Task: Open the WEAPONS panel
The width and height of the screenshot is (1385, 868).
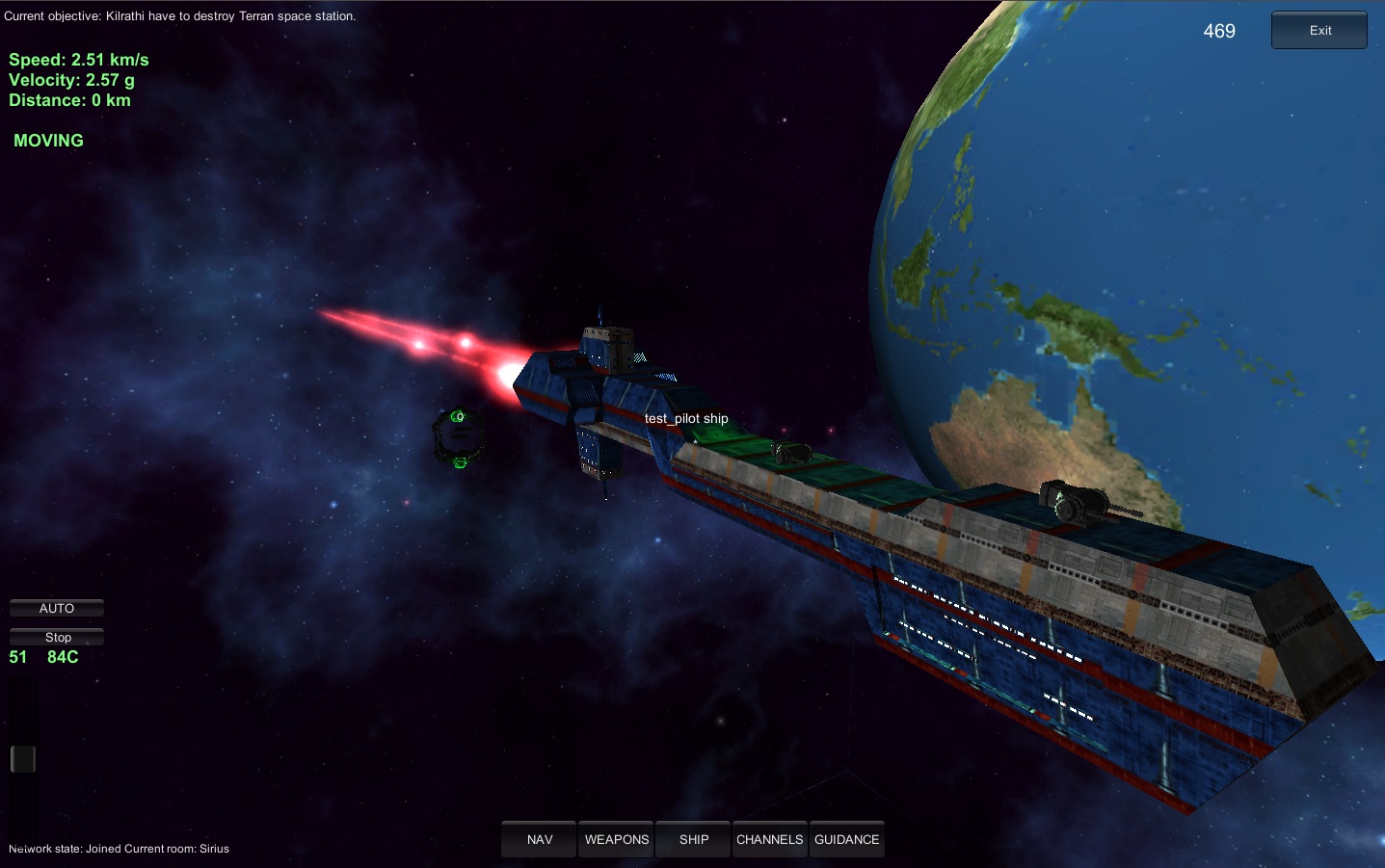Action: tap(617, 839)
